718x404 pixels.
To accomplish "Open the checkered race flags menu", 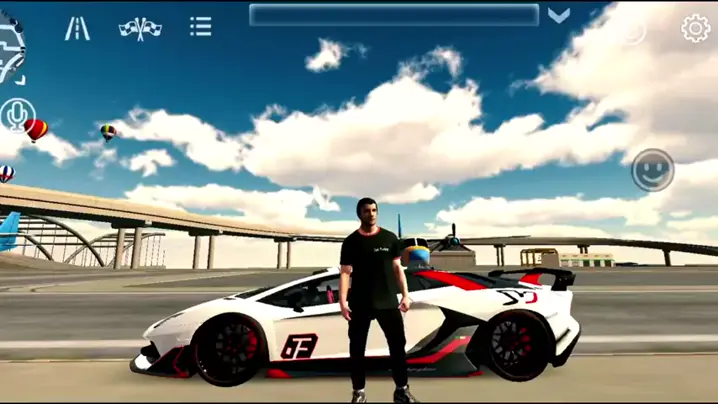I will 140,28.
